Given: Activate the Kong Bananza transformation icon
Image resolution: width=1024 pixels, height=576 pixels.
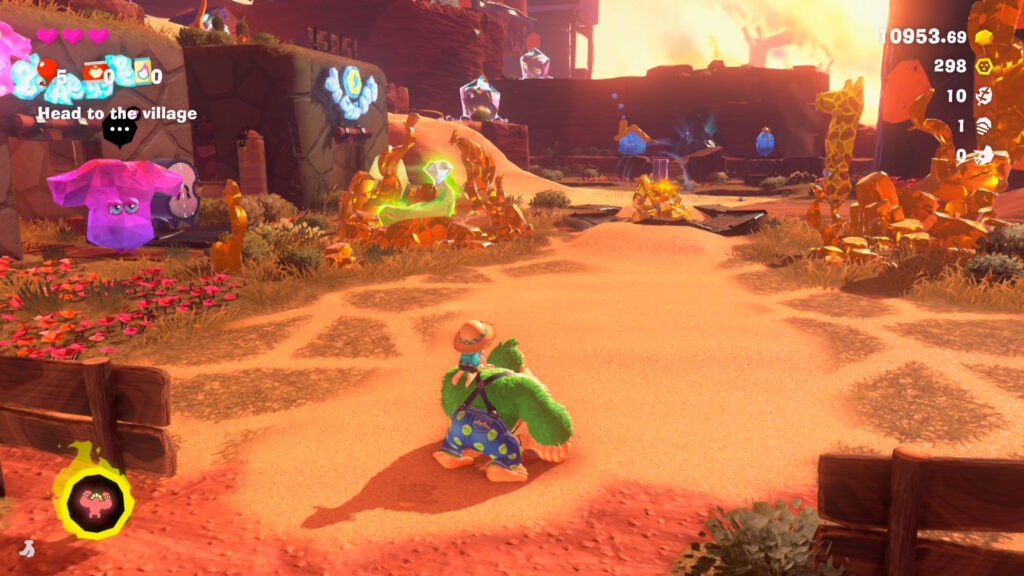Looking at the screenshot, I should [93, 497].
